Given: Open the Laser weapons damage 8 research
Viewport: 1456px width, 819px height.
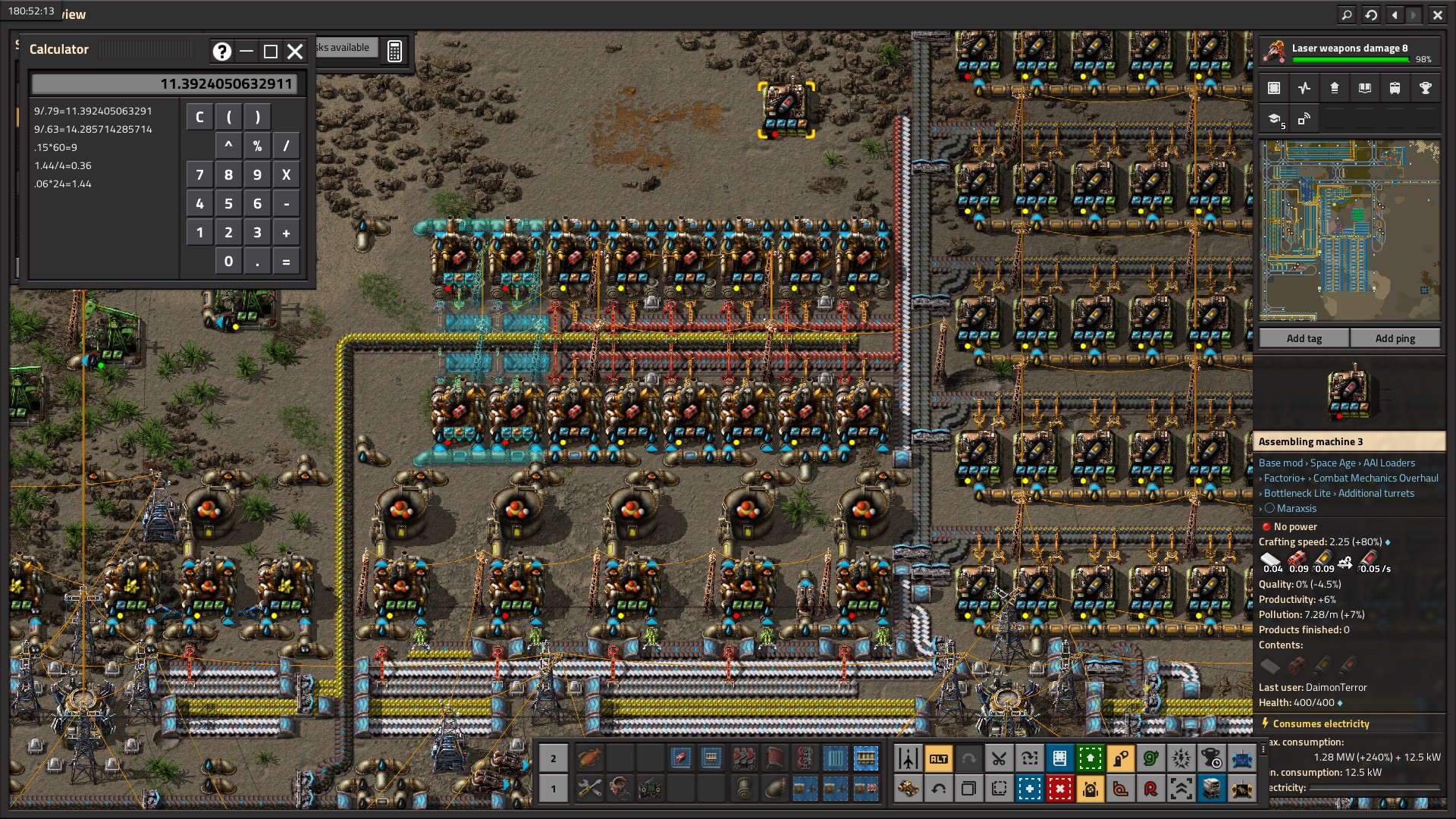Looking at the screenshot, I should click(1349, 52).
